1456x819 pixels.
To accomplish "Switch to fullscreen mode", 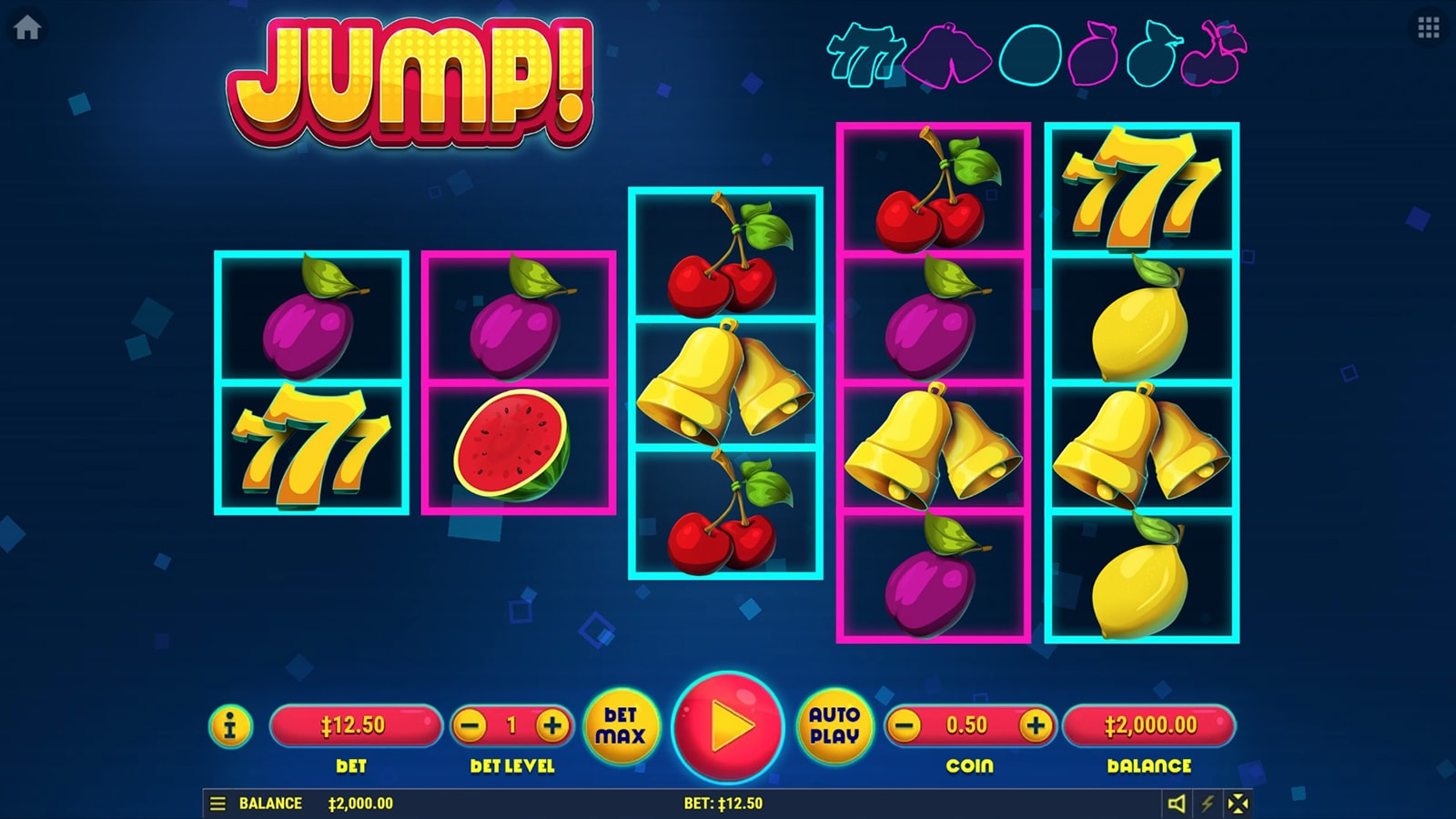I will pos(1239,804).
